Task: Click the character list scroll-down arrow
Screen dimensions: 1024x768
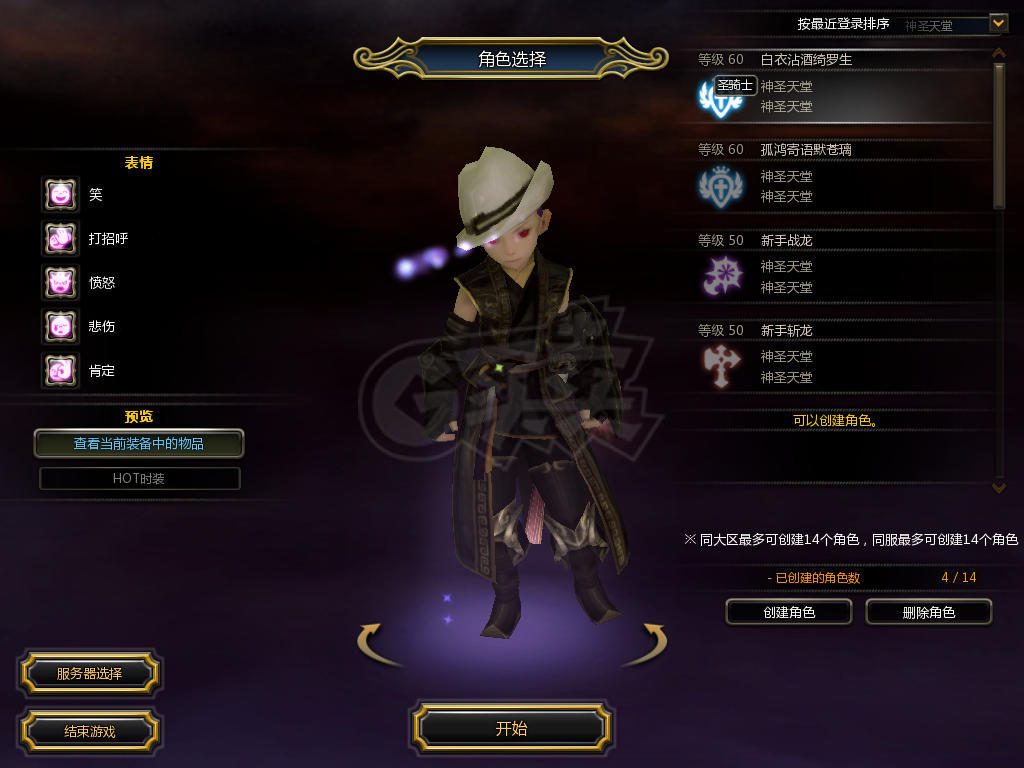Action: point(998,487)
